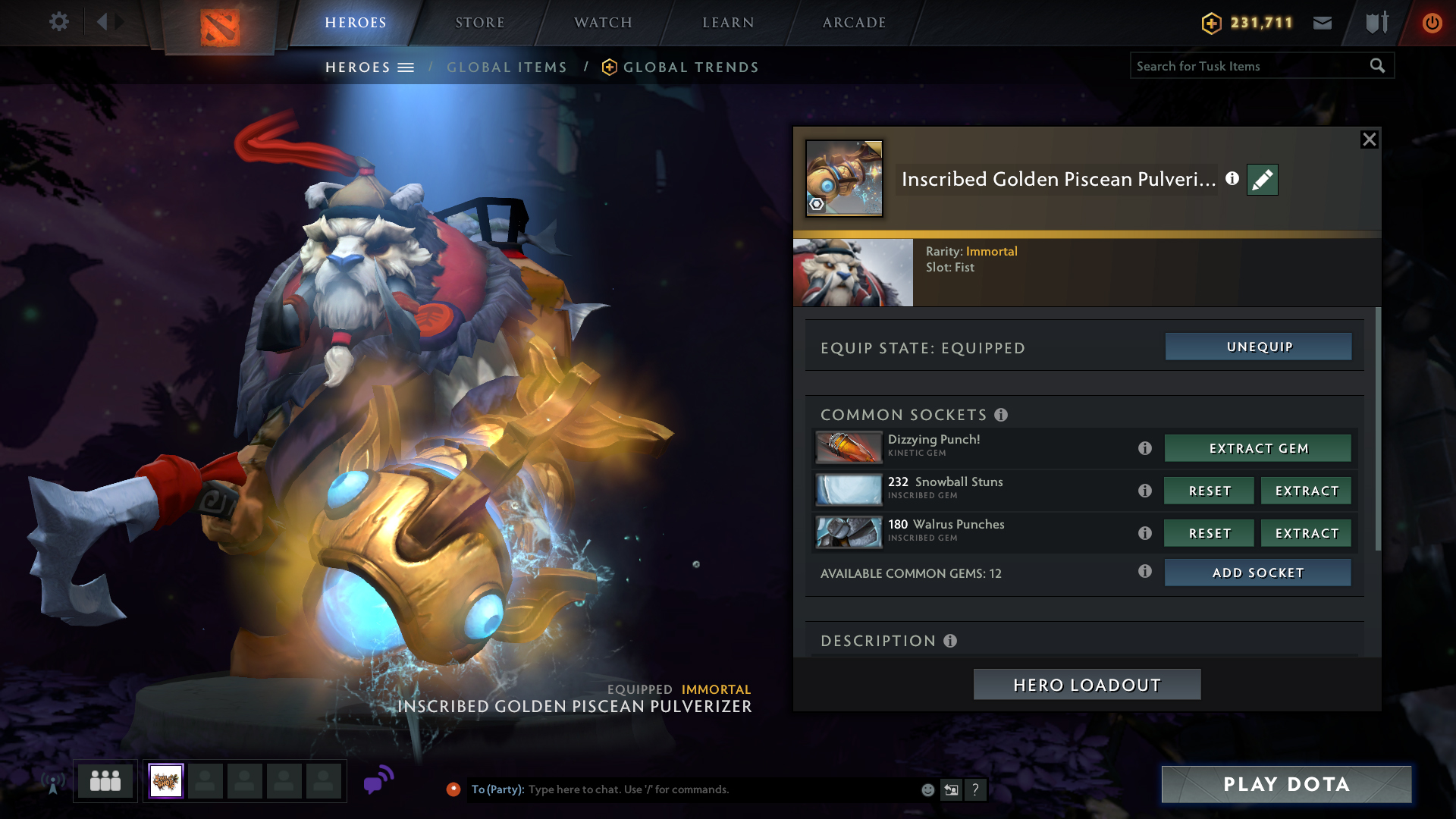Image resolution: width=1456 pixels, height=819 pixels.
Task: Extract the Walrus Punches inscribed gem
Action: point(1306,533)
